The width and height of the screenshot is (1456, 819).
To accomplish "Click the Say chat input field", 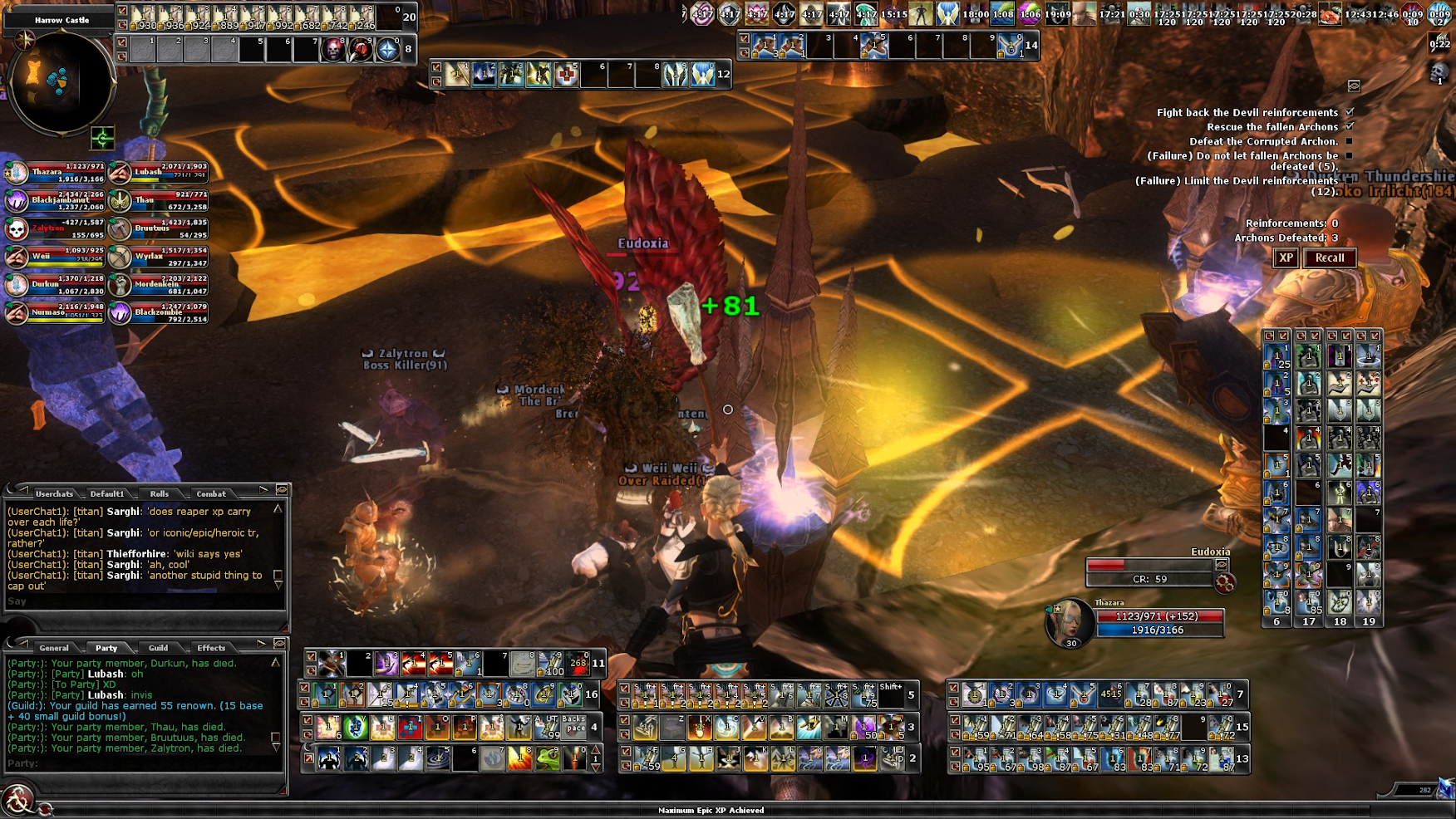I will [141, 601].
